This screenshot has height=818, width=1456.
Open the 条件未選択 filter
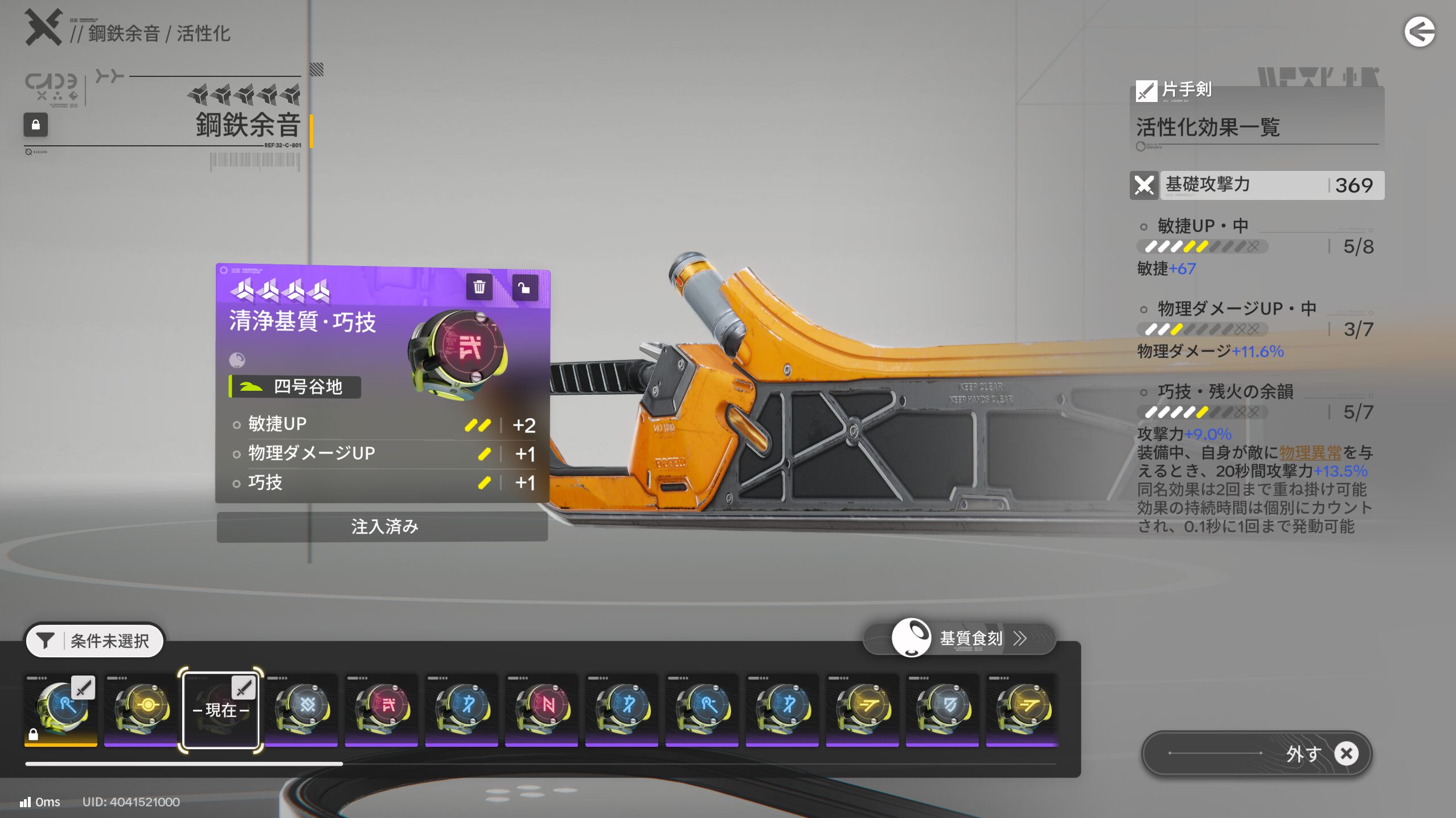coord(95,640)
